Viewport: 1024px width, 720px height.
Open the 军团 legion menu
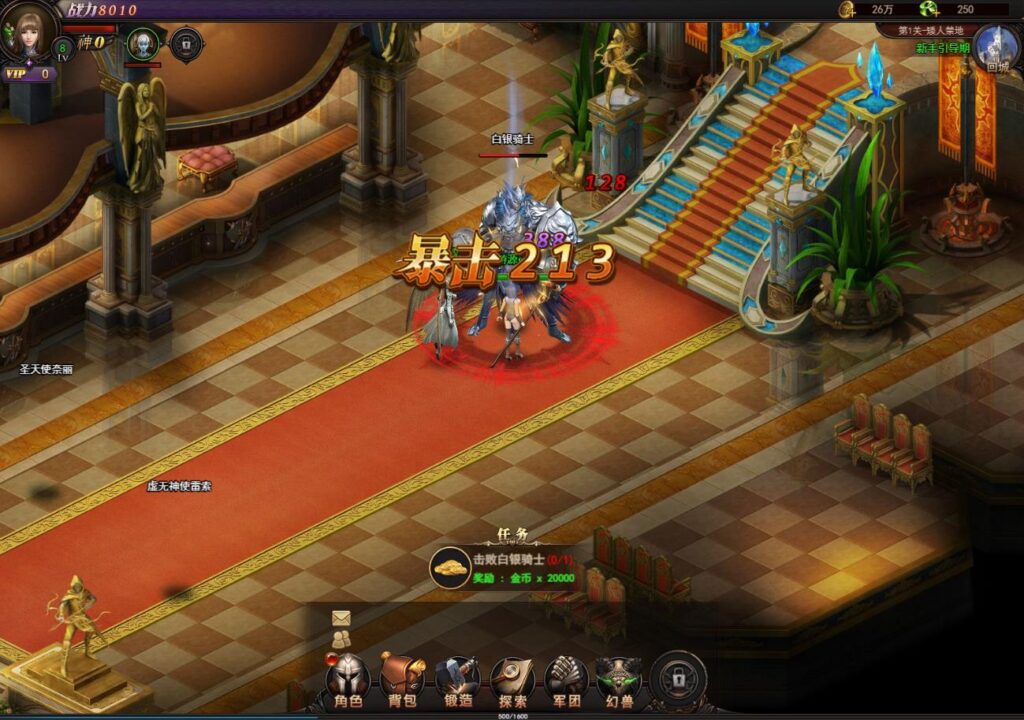(565, 681)
